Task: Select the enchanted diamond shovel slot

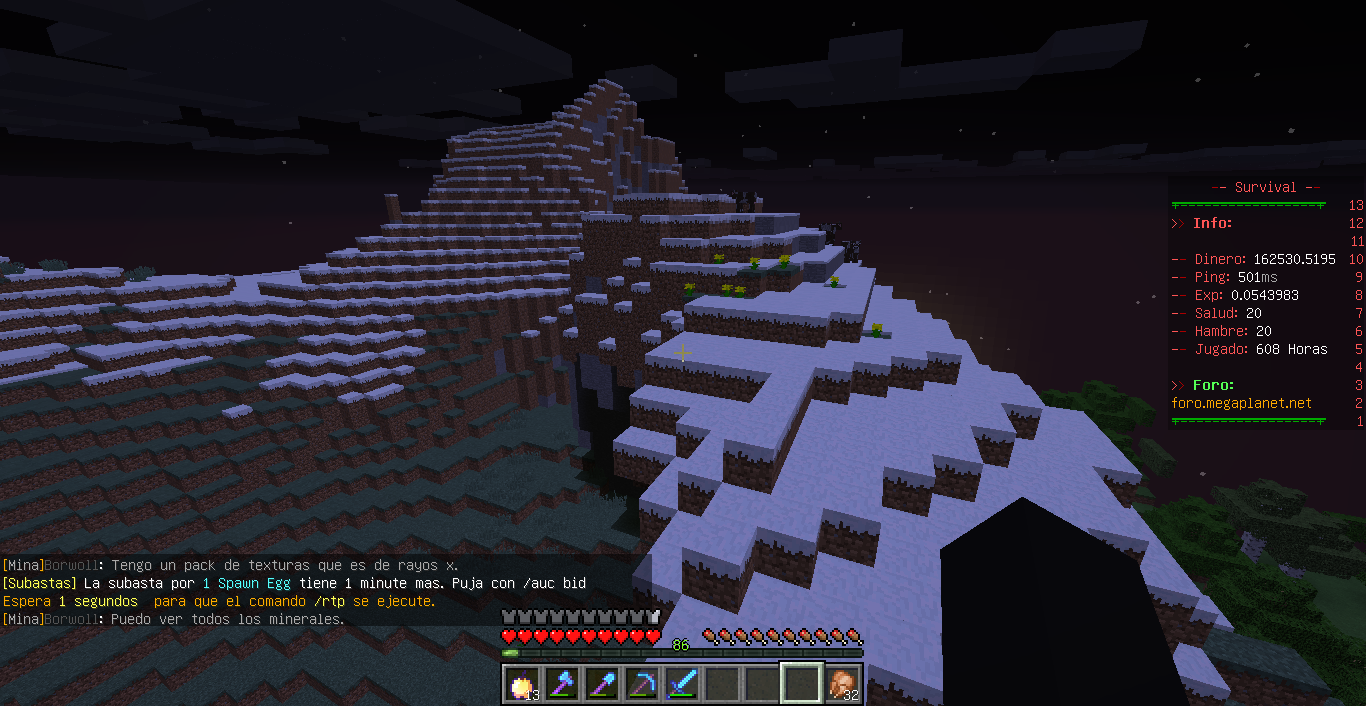Action: [602, 684]
